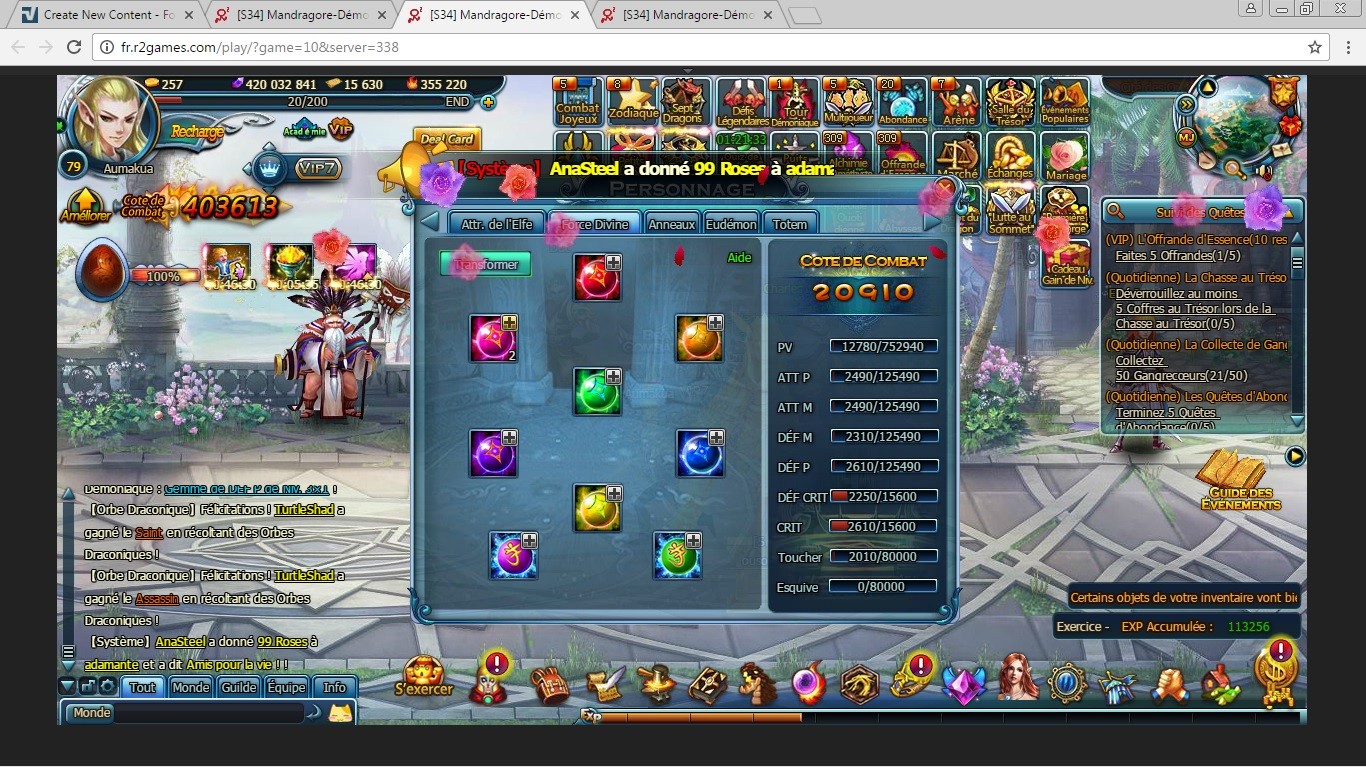1366x768 pixels.
Task: Select the Totem tab
Action: [789, 224]
